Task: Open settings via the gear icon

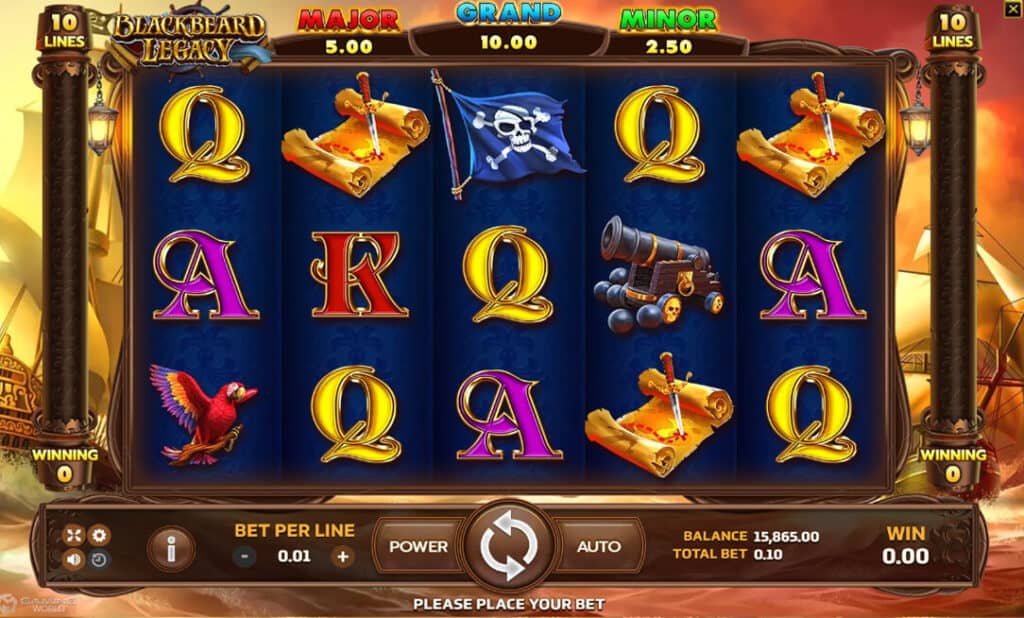Action: (x=99, y=535)
